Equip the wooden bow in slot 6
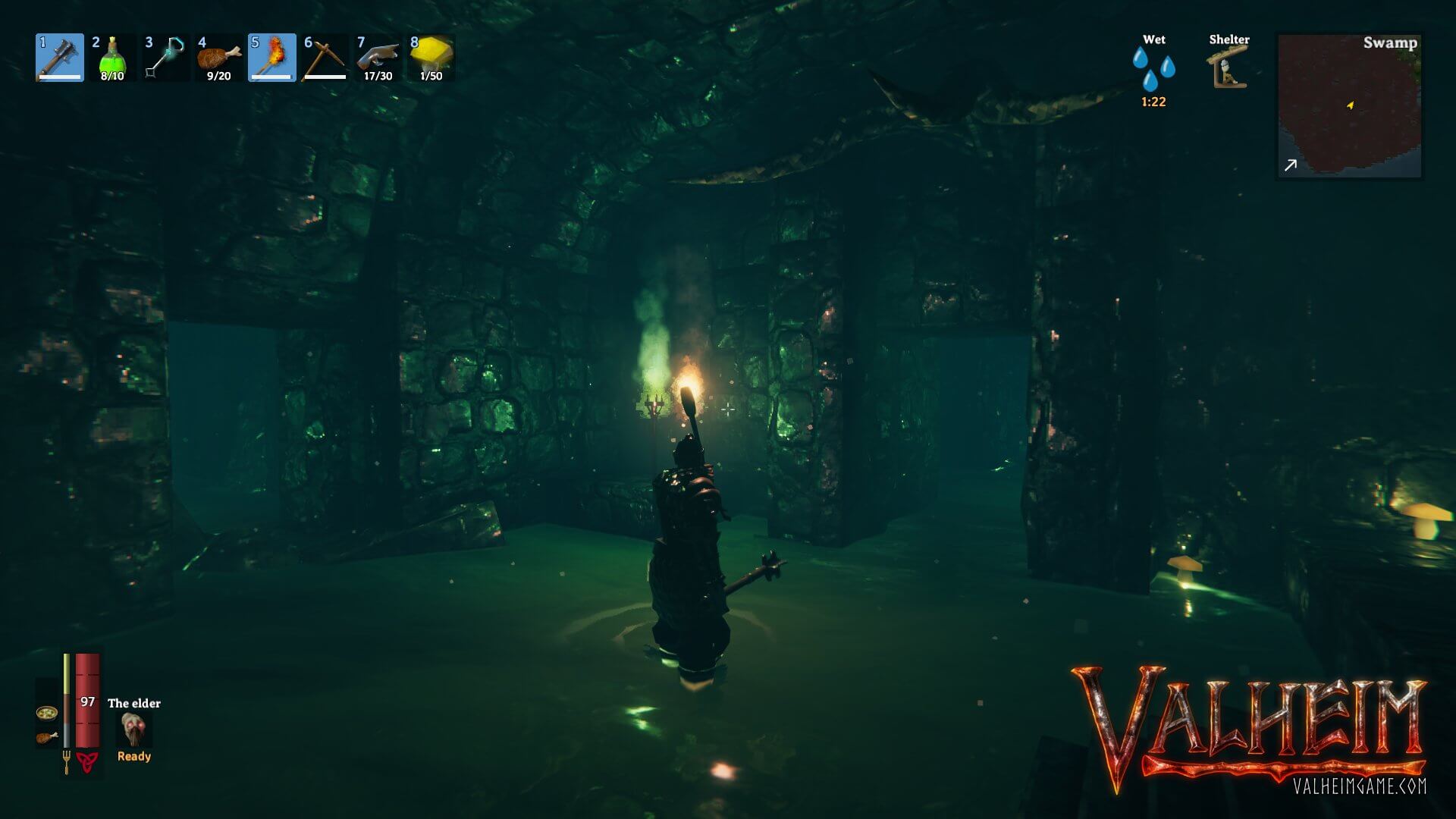 325,58
